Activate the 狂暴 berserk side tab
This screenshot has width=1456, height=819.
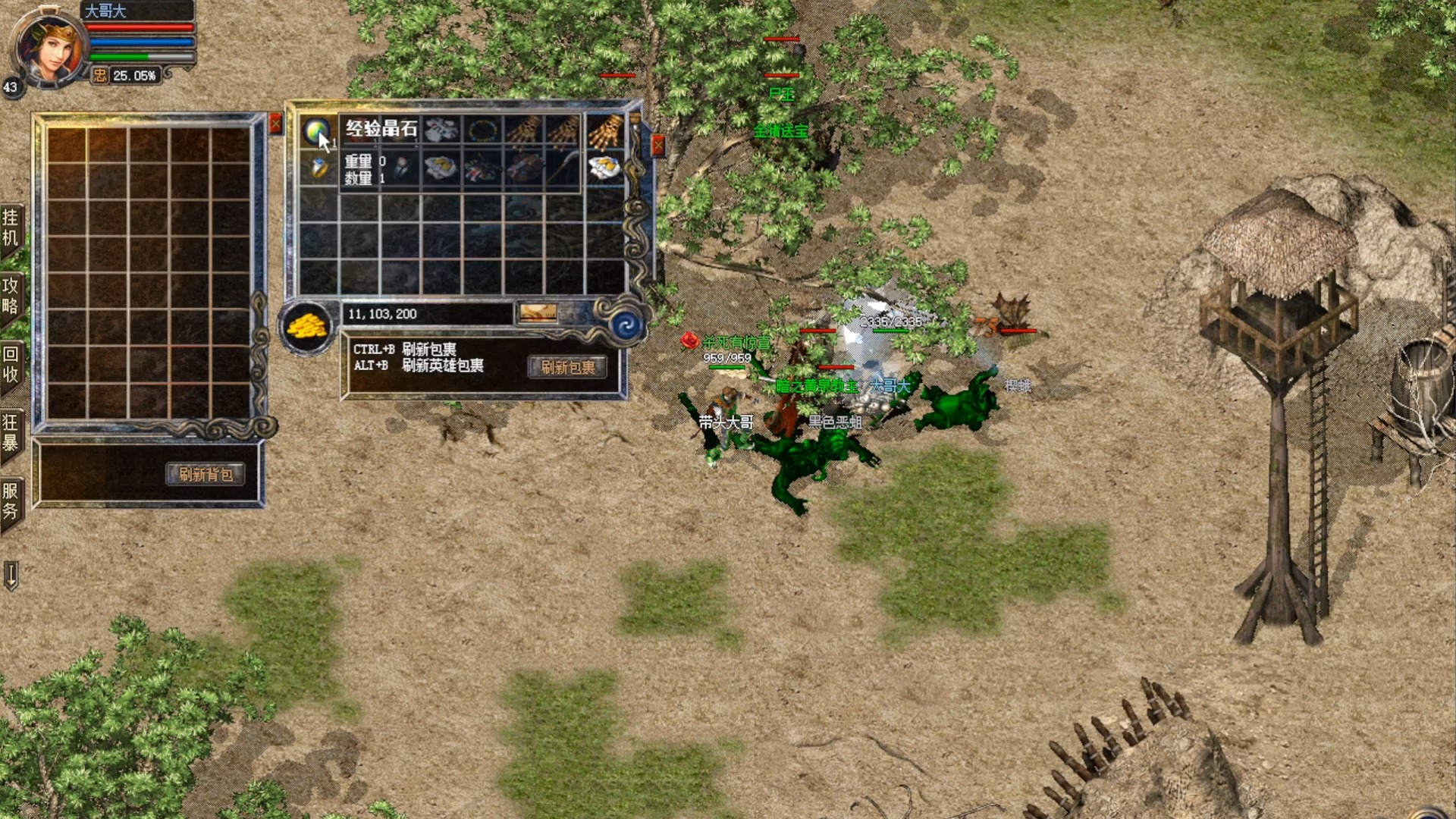pyautogui.click(x=11, y=432)
